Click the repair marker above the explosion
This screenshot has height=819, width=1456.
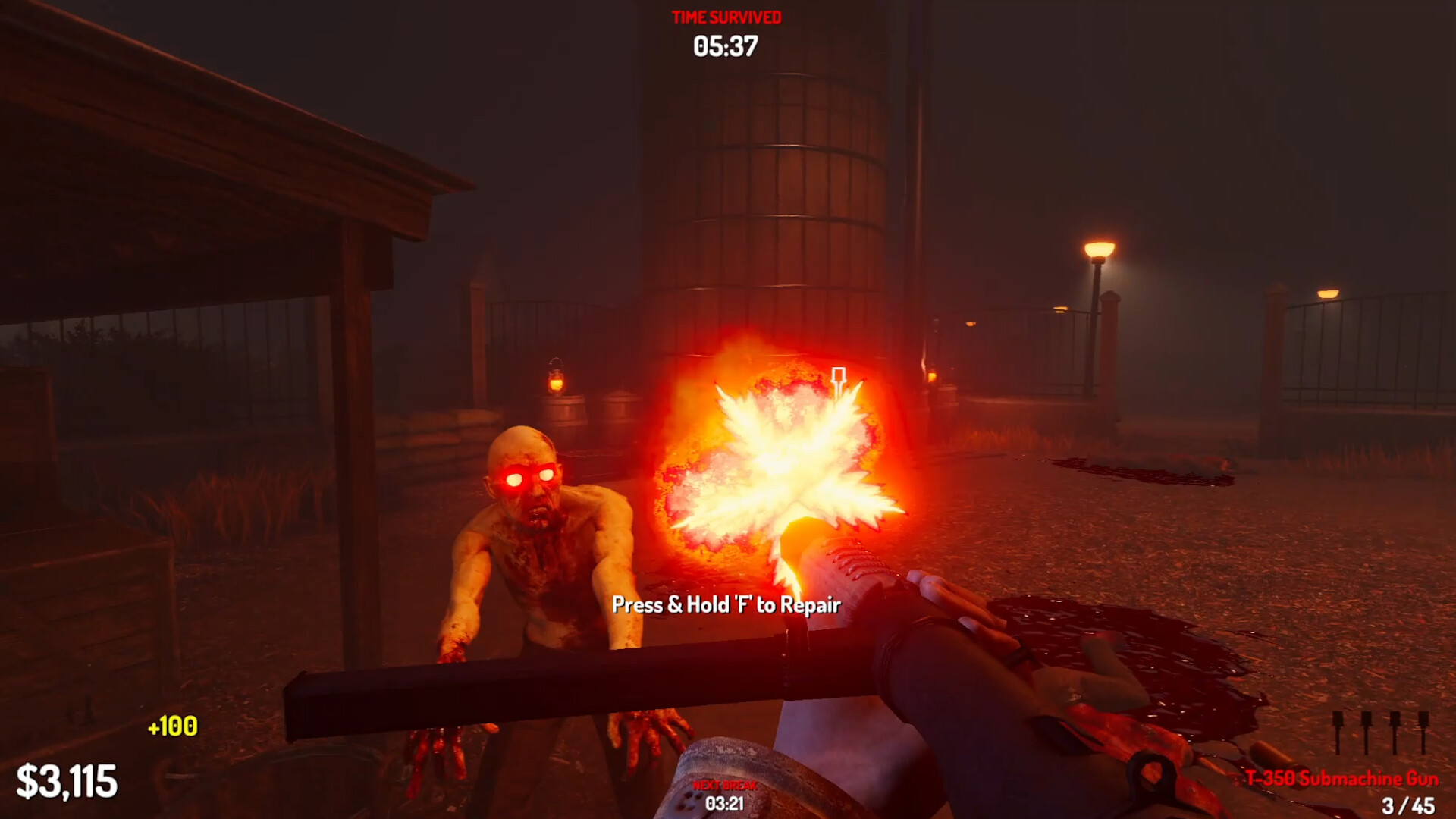point(839,373)
